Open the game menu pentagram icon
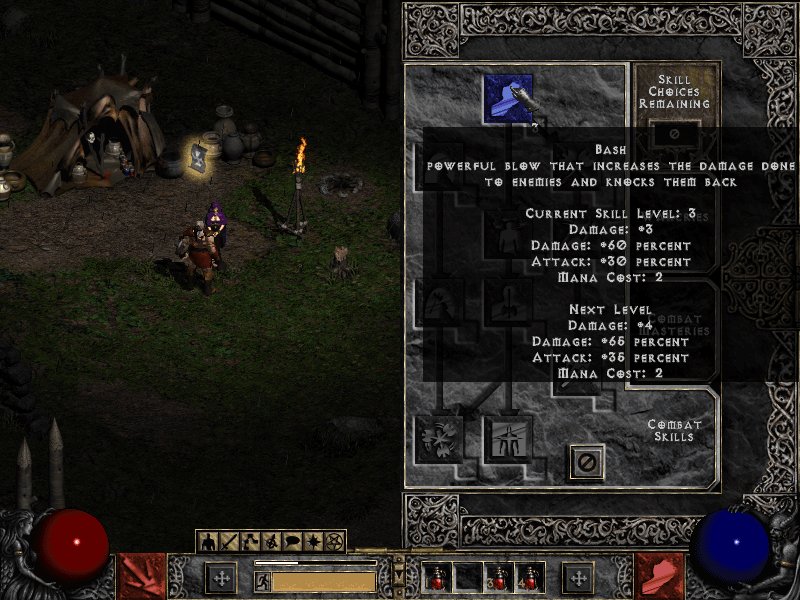The height and width of the screenshot is (600, 800). pyautogui.click(x=335, y=542)
